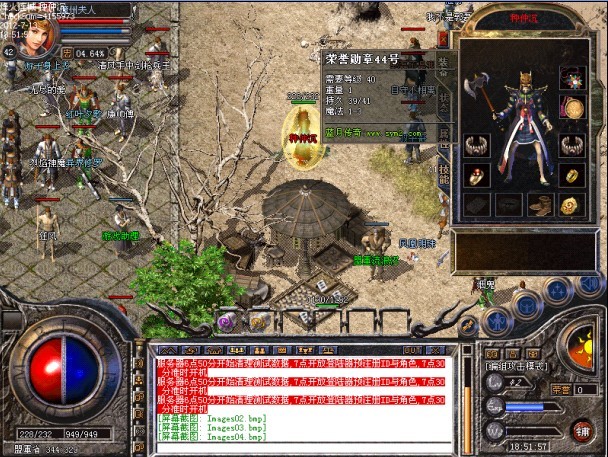Select the round gold medal slot

pyautogui.click(x=572, y=107)
